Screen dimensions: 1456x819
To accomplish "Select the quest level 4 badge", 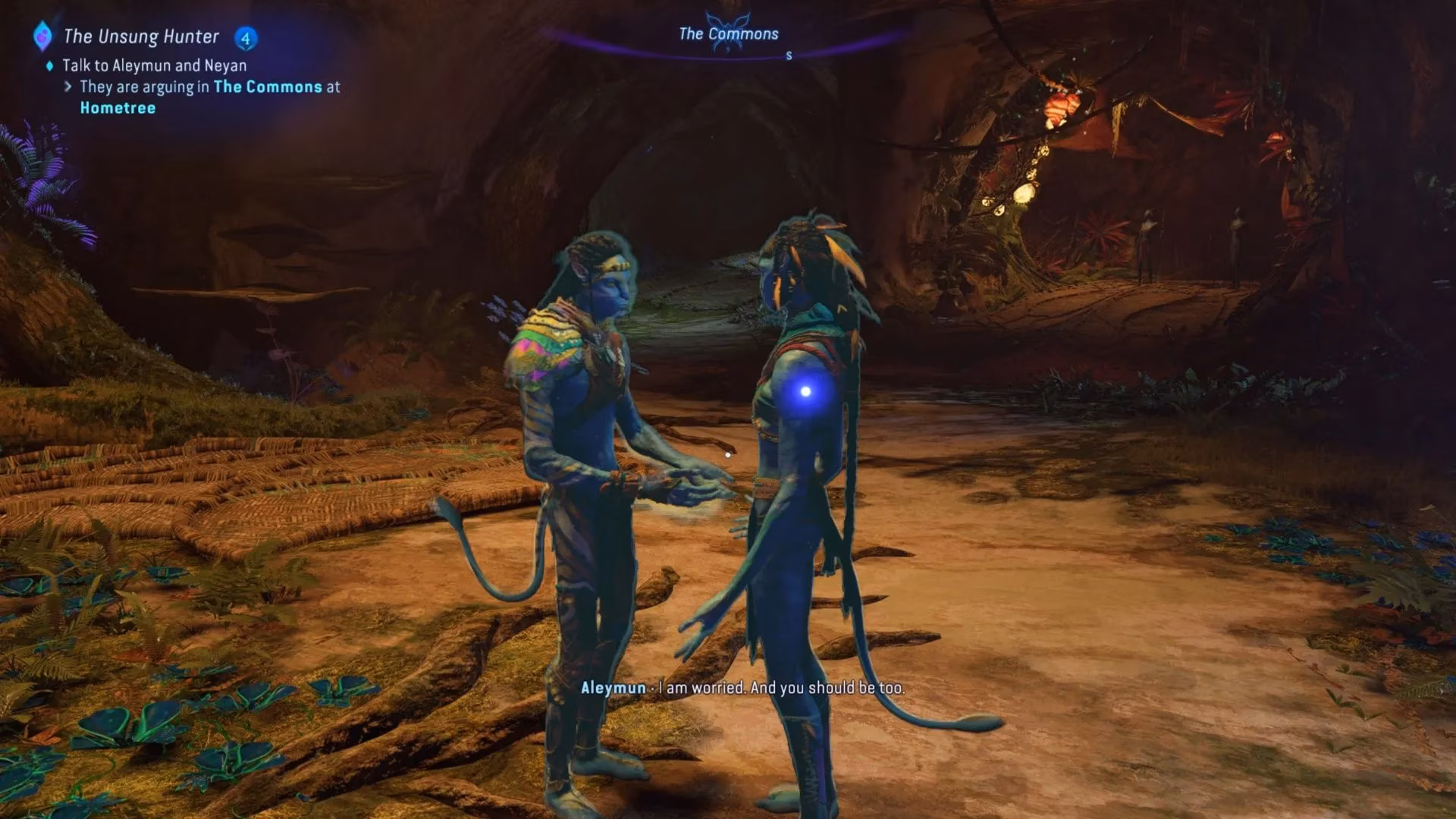I will click(245, 37).
